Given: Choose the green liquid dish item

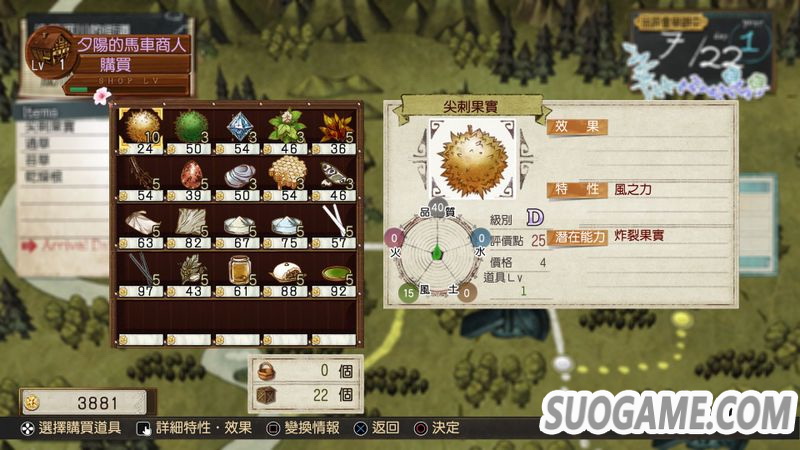Looking at the screenshot, I should (334, 270).
